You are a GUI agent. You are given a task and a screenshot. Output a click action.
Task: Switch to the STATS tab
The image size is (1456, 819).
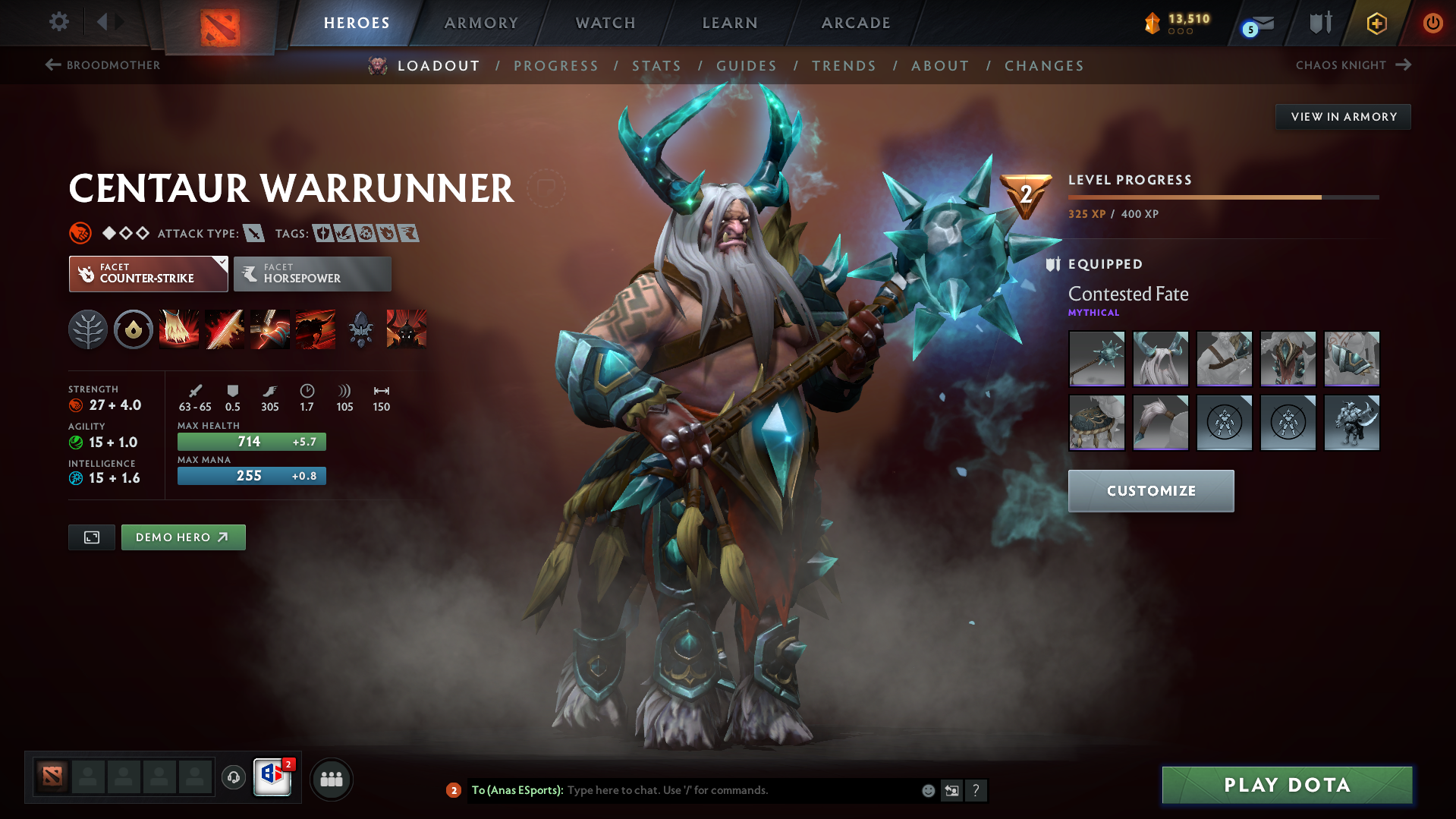click(656, 66)
